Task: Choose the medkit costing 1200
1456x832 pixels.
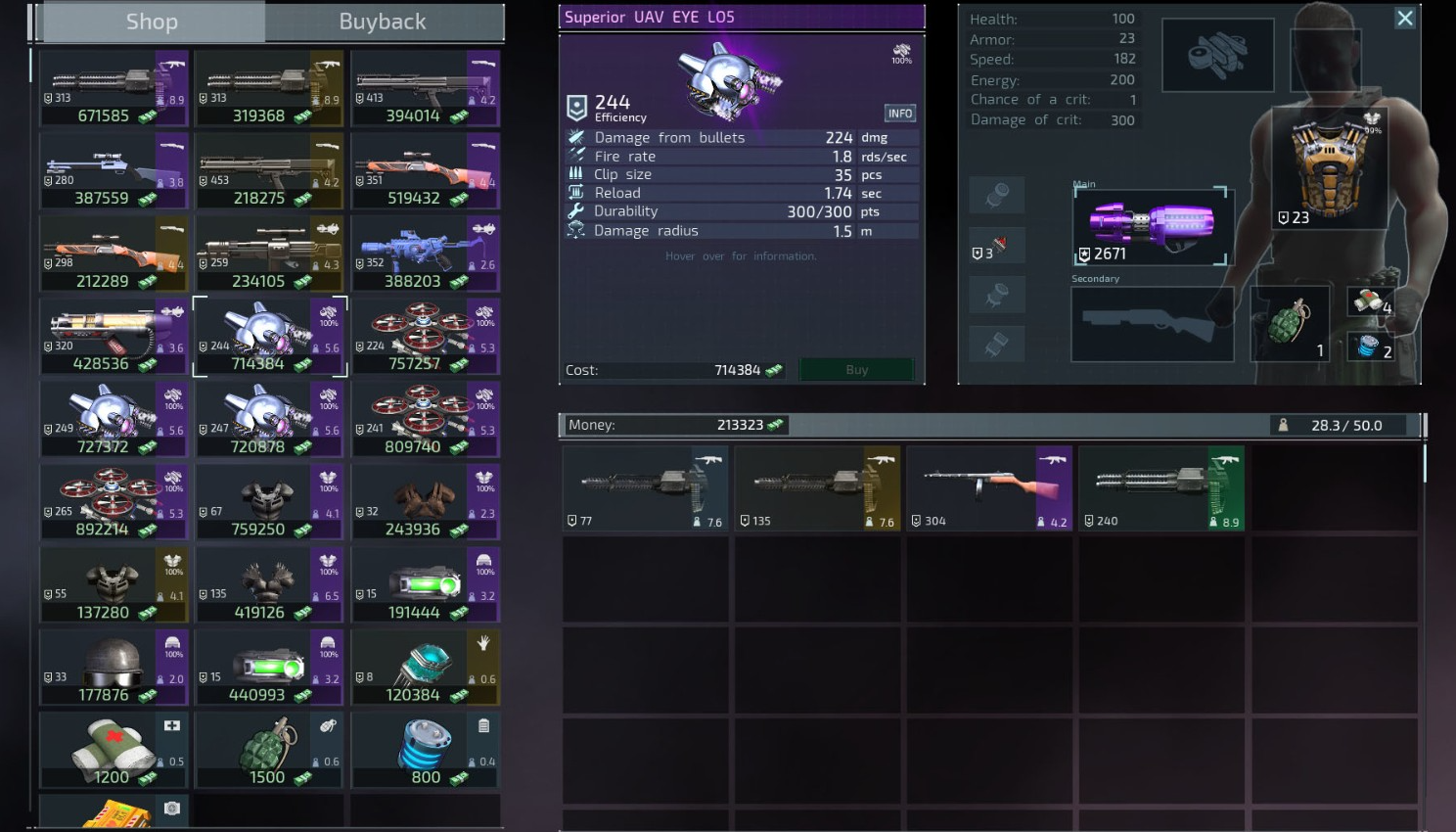Action: tap(114, 750)
